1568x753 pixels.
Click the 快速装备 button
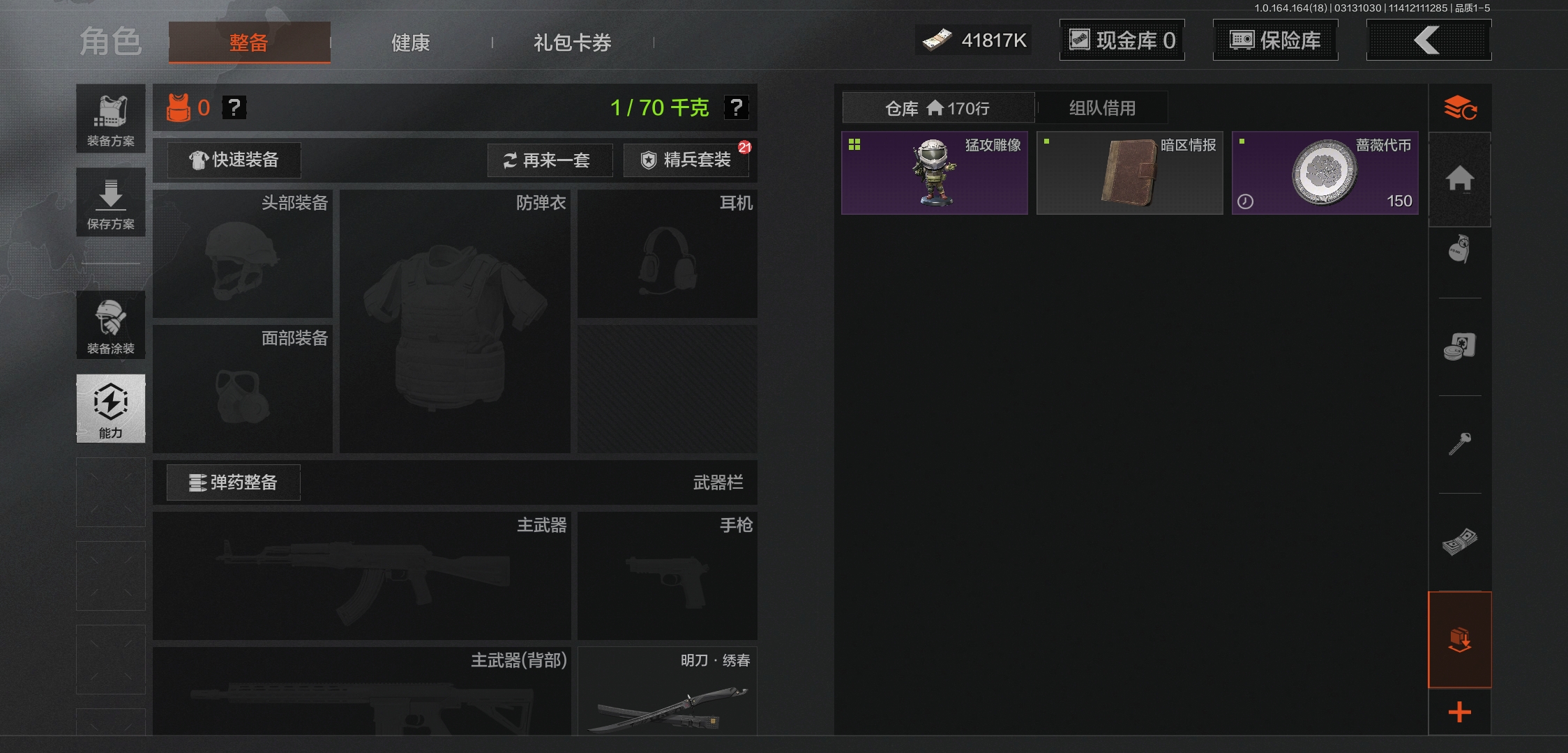233,160
